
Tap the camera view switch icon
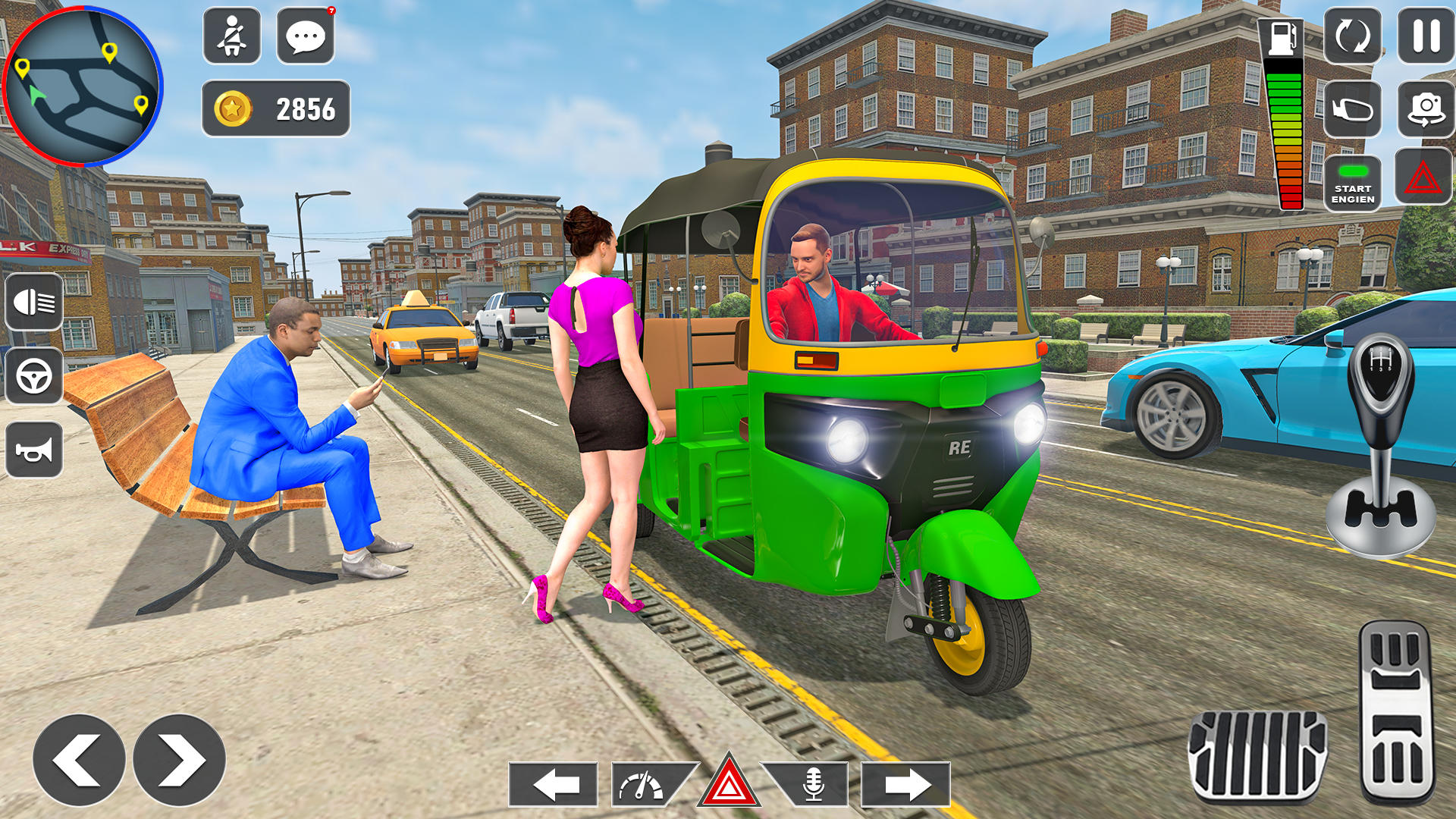coord(1425,107)
